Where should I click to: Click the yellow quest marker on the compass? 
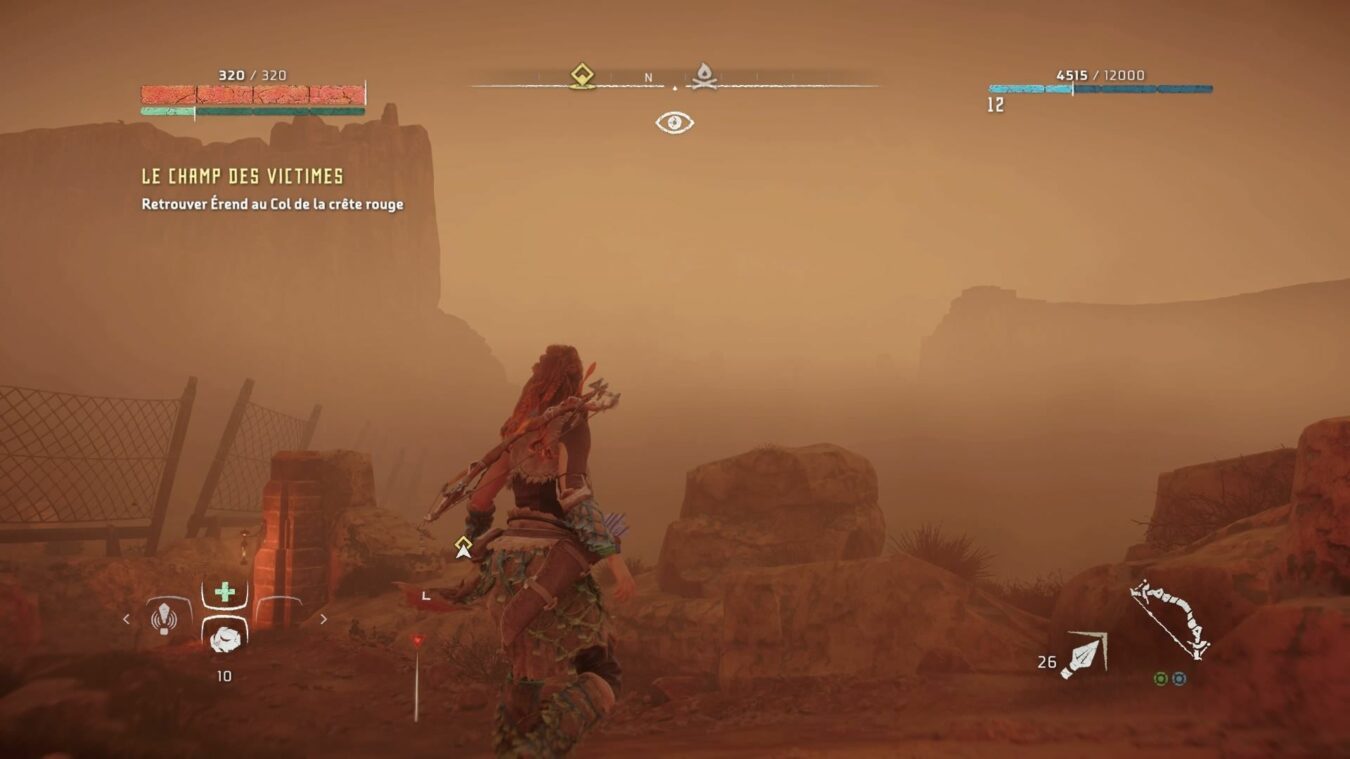[x=582, y=76]
